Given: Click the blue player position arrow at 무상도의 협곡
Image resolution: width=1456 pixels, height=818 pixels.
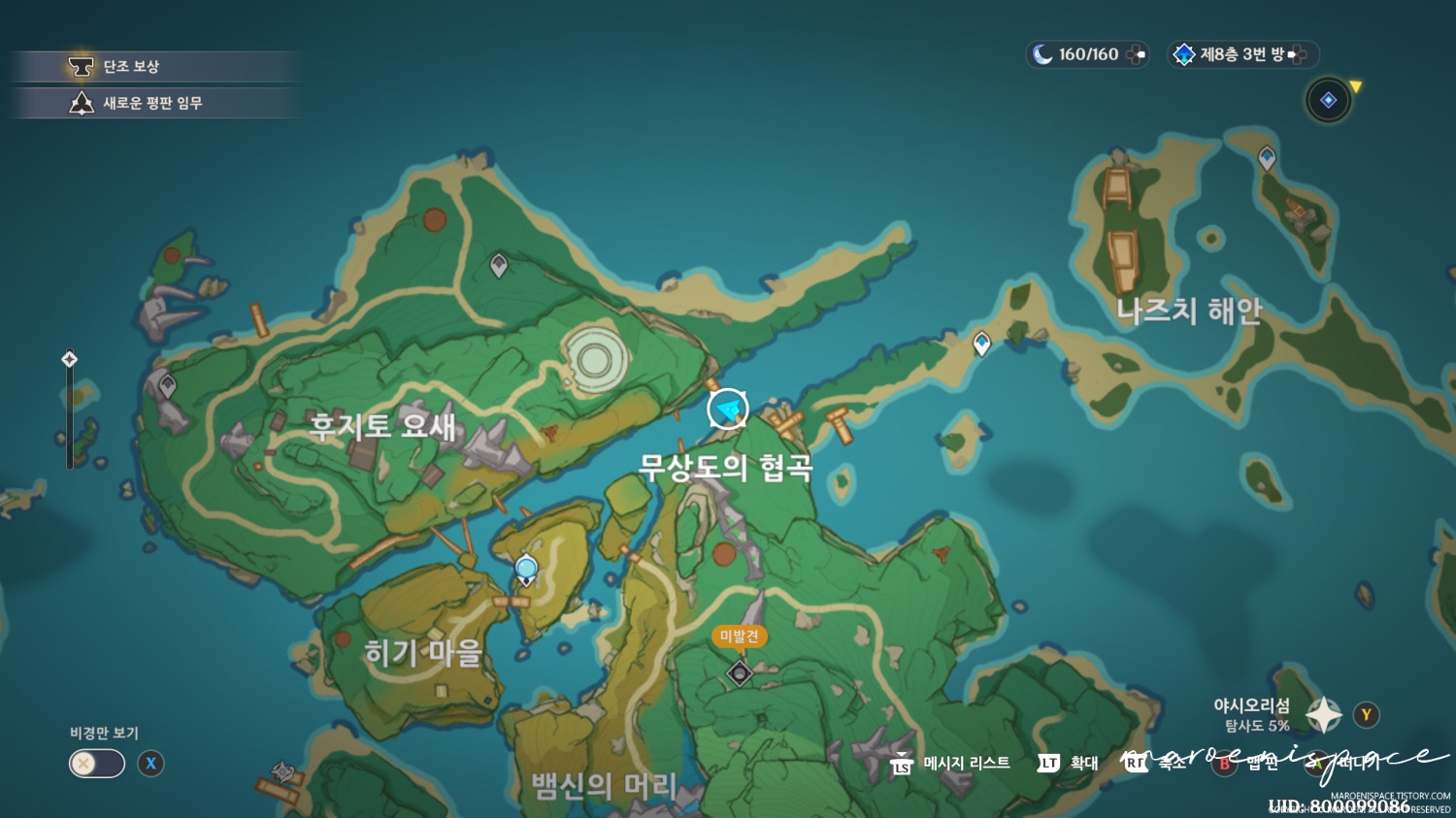Looking at the screenshot, I should point(727,409).
